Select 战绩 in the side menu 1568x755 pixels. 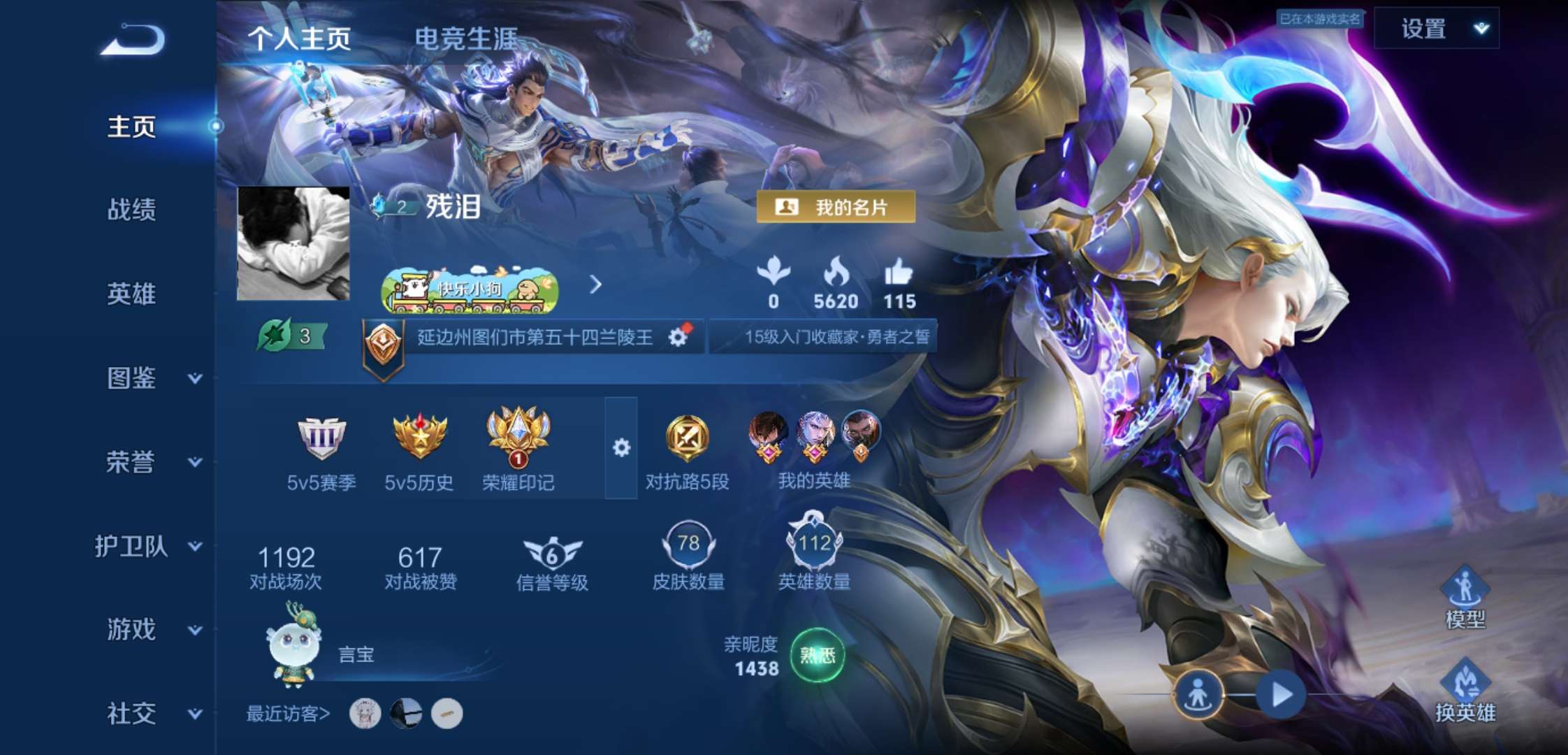point(131,210)
